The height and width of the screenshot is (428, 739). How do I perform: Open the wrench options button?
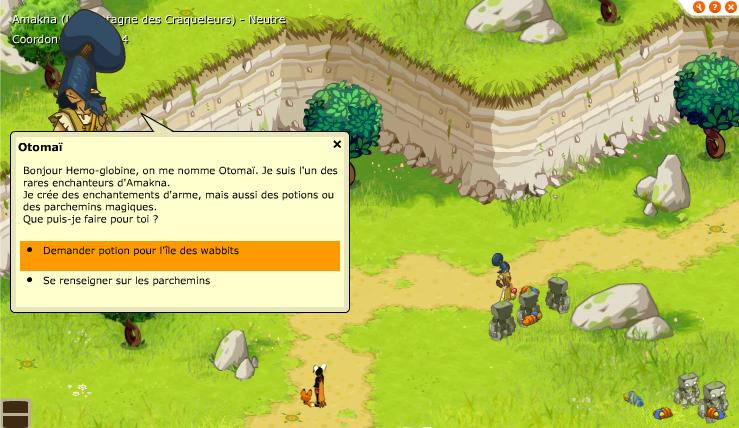pyautogui.click(x=700, y=7)
